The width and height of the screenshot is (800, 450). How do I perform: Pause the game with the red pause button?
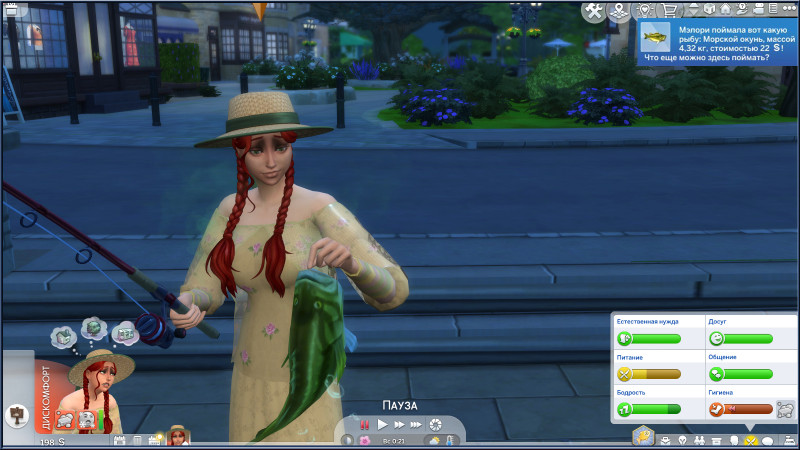[365, 424]
